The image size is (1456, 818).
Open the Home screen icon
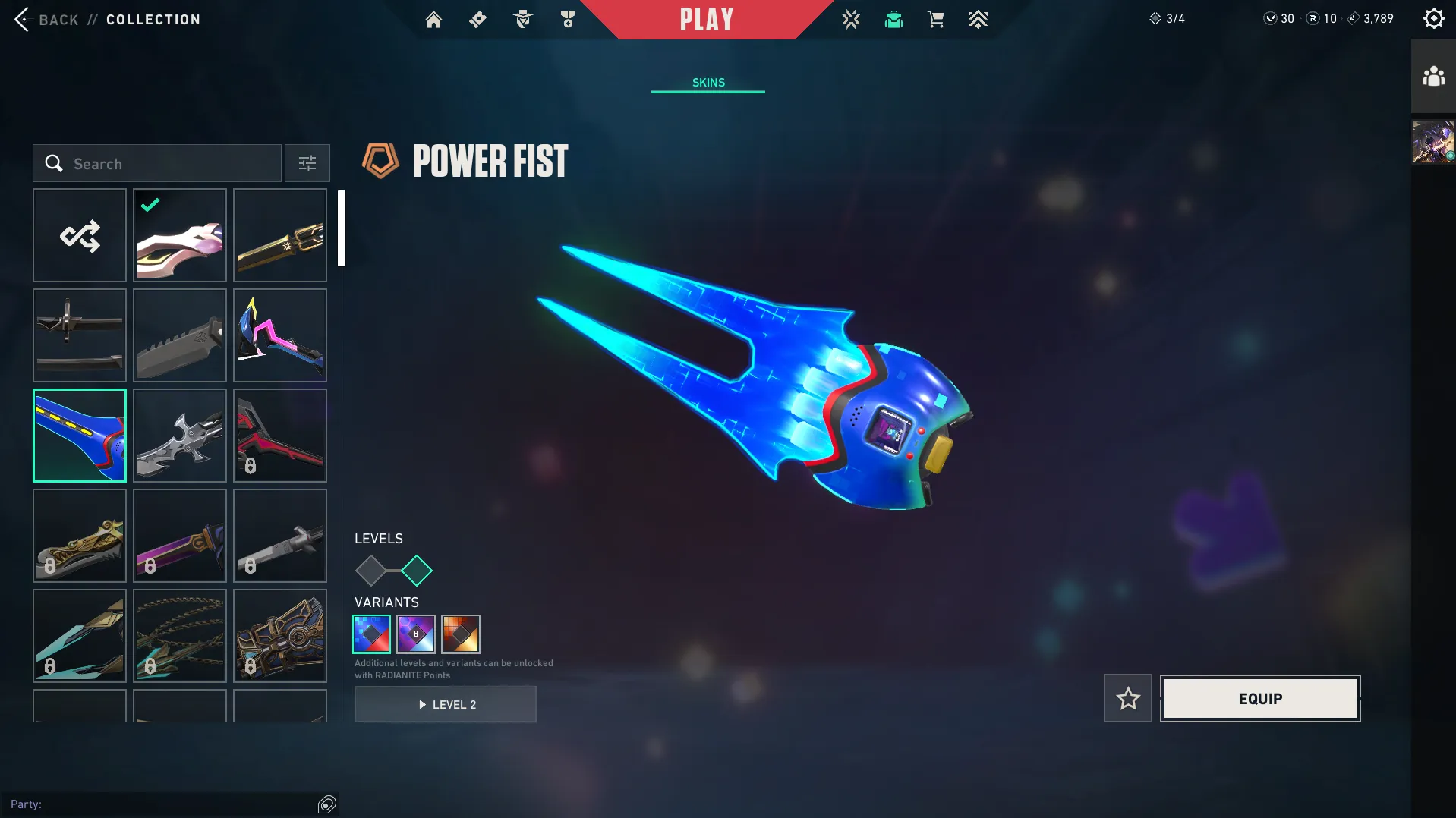433,19
